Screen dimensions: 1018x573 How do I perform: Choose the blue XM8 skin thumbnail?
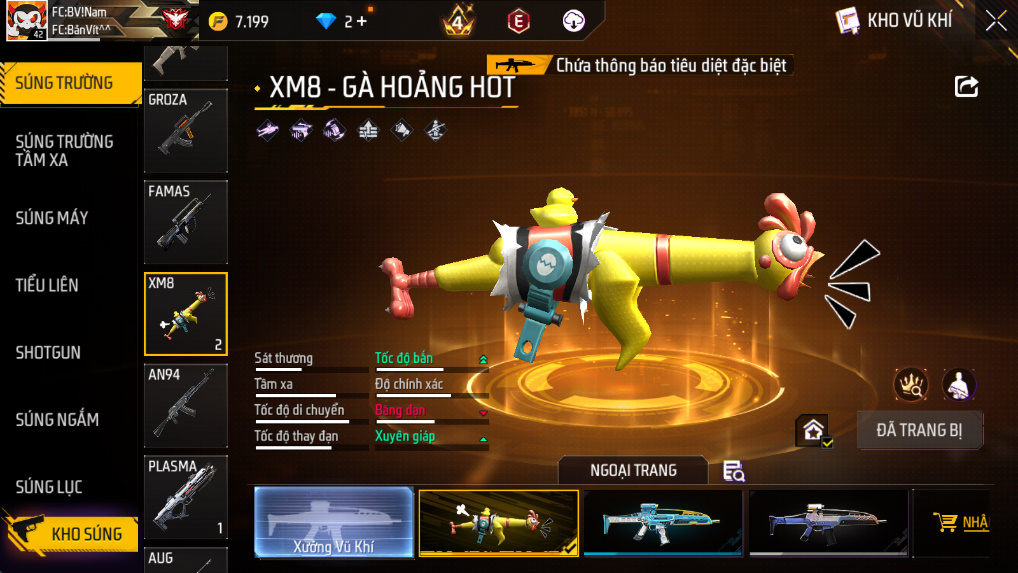[663, 521]
